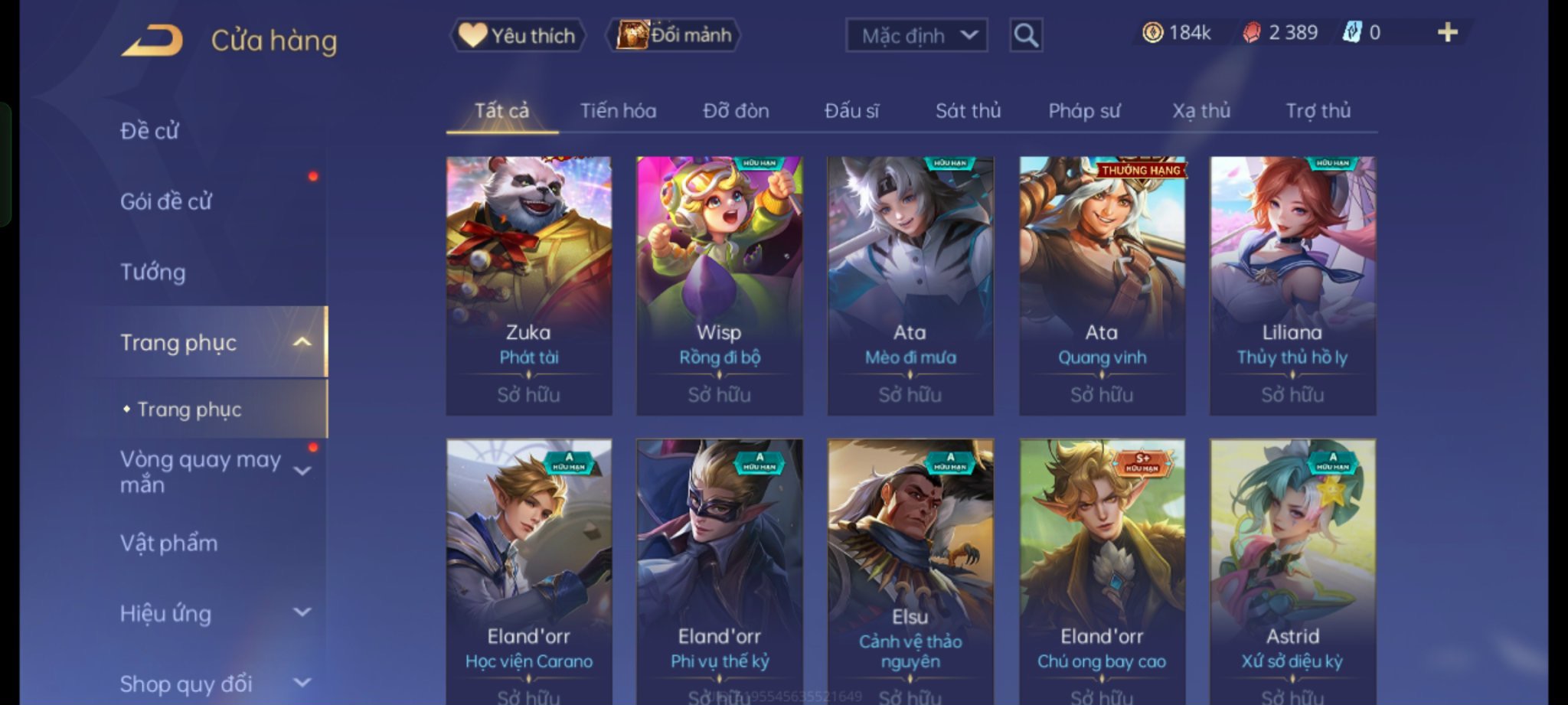Viewport: 1568px width, 705px height.
Task: Filter skins by Pháp sư
Action: click(x=1084, y=111)
